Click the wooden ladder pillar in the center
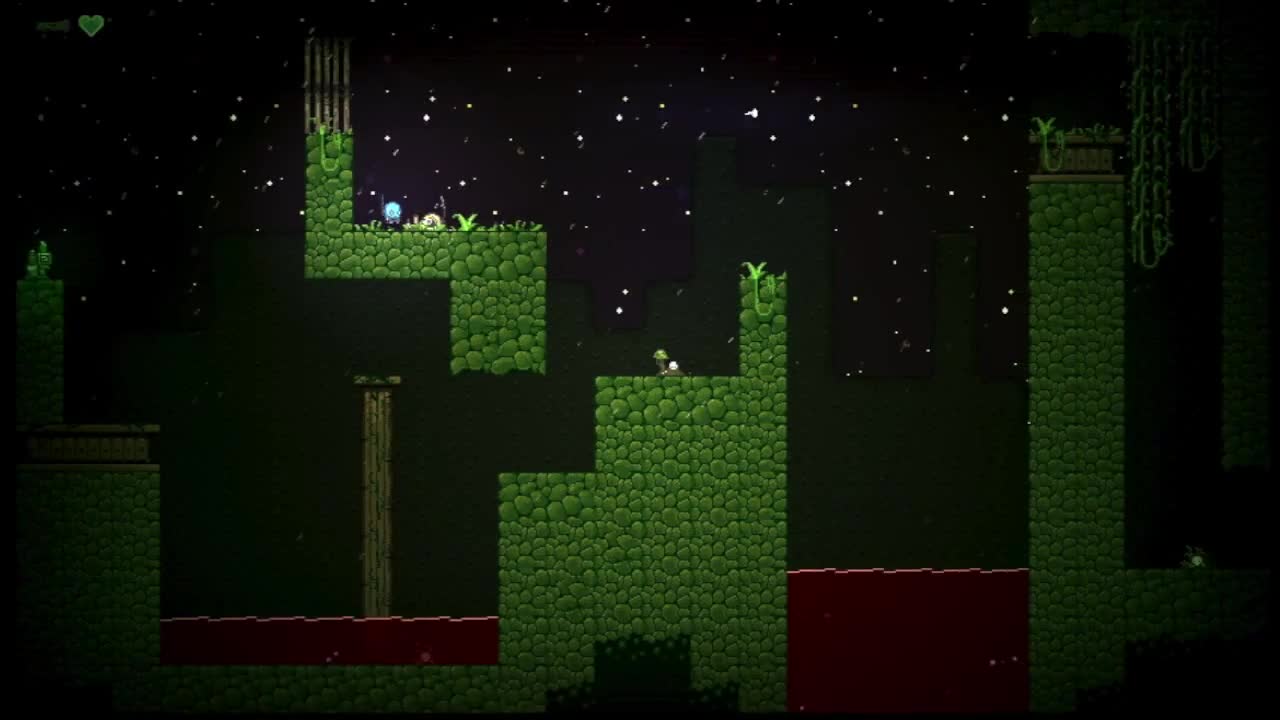 pyautogui.click(x=375, y=500)
